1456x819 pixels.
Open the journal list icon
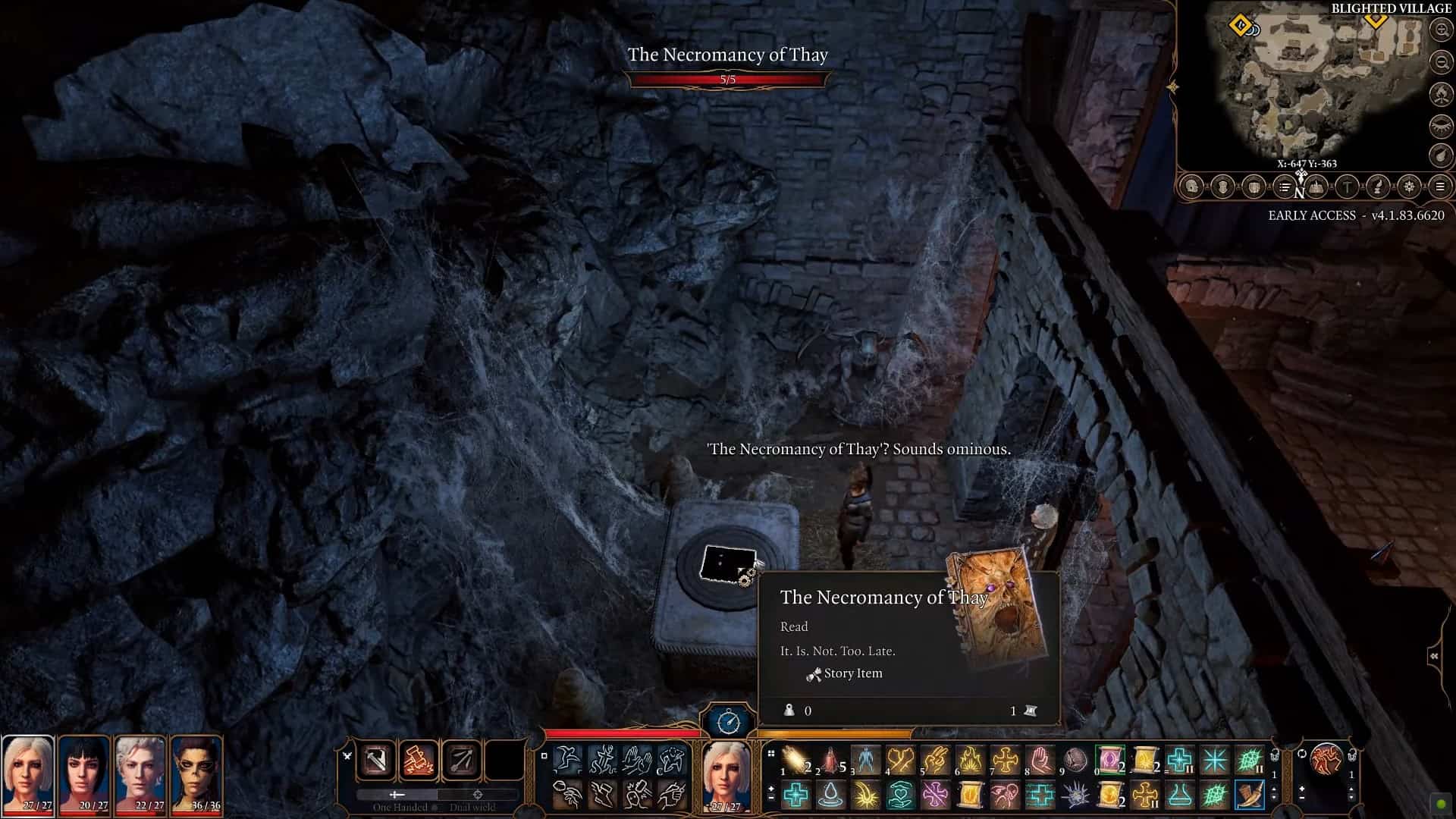tap(1284, 187)
